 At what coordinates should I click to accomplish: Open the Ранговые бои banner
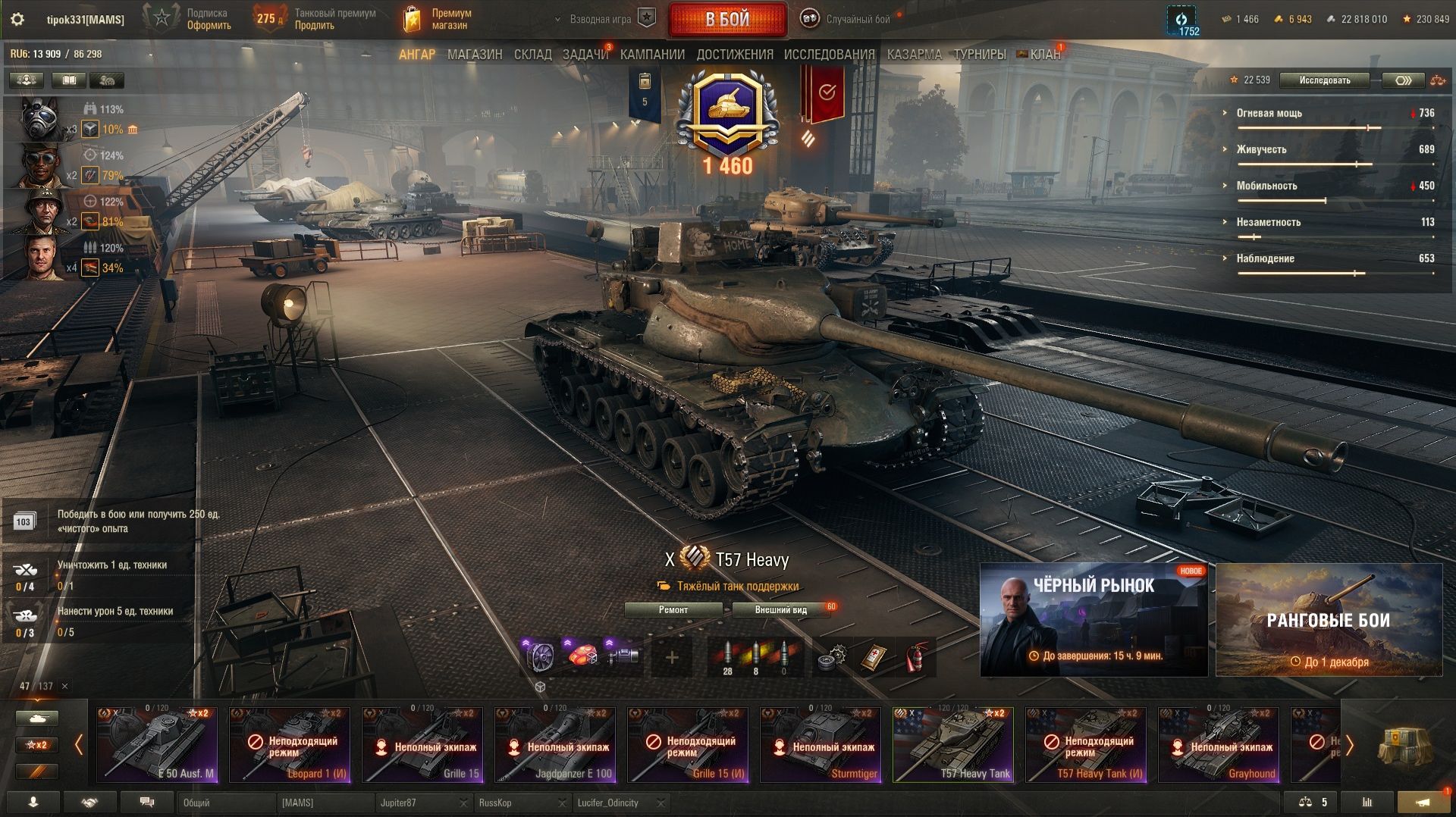pyautogui.click(x=1329, y=620)
